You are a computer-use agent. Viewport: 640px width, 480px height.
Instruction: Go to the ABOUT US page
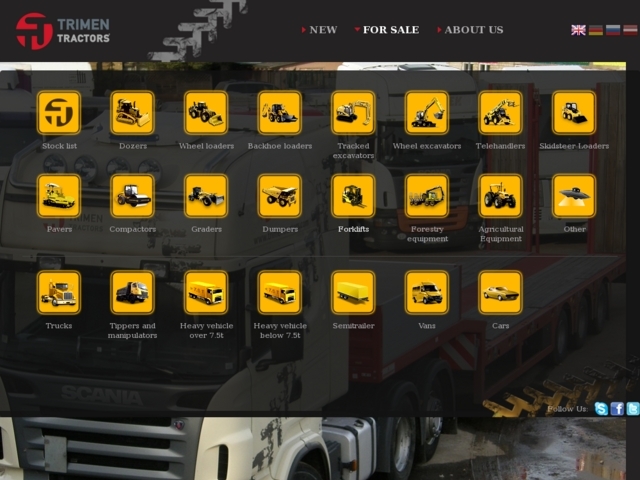473,30
